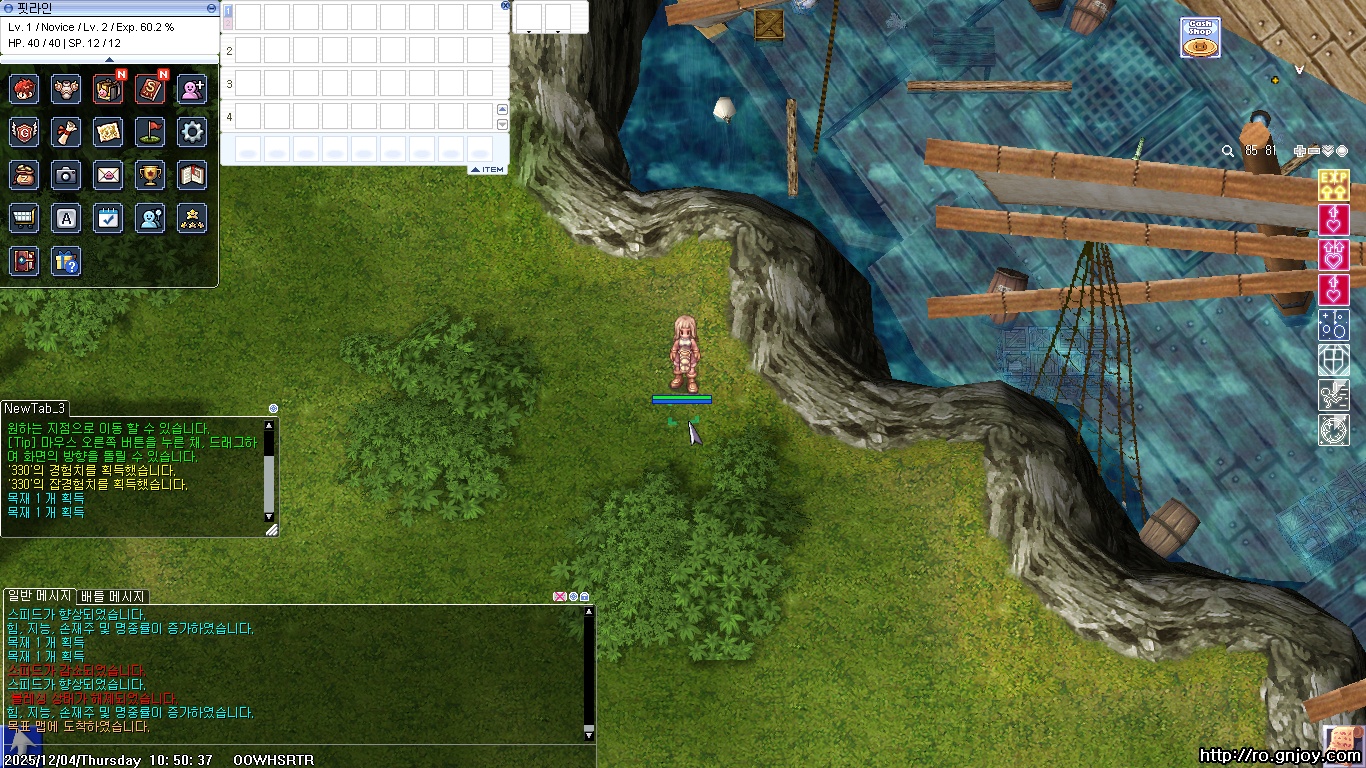Click the red flag on green icon
The height and width of the screenshot is (768, 1366).
(150, 132)
